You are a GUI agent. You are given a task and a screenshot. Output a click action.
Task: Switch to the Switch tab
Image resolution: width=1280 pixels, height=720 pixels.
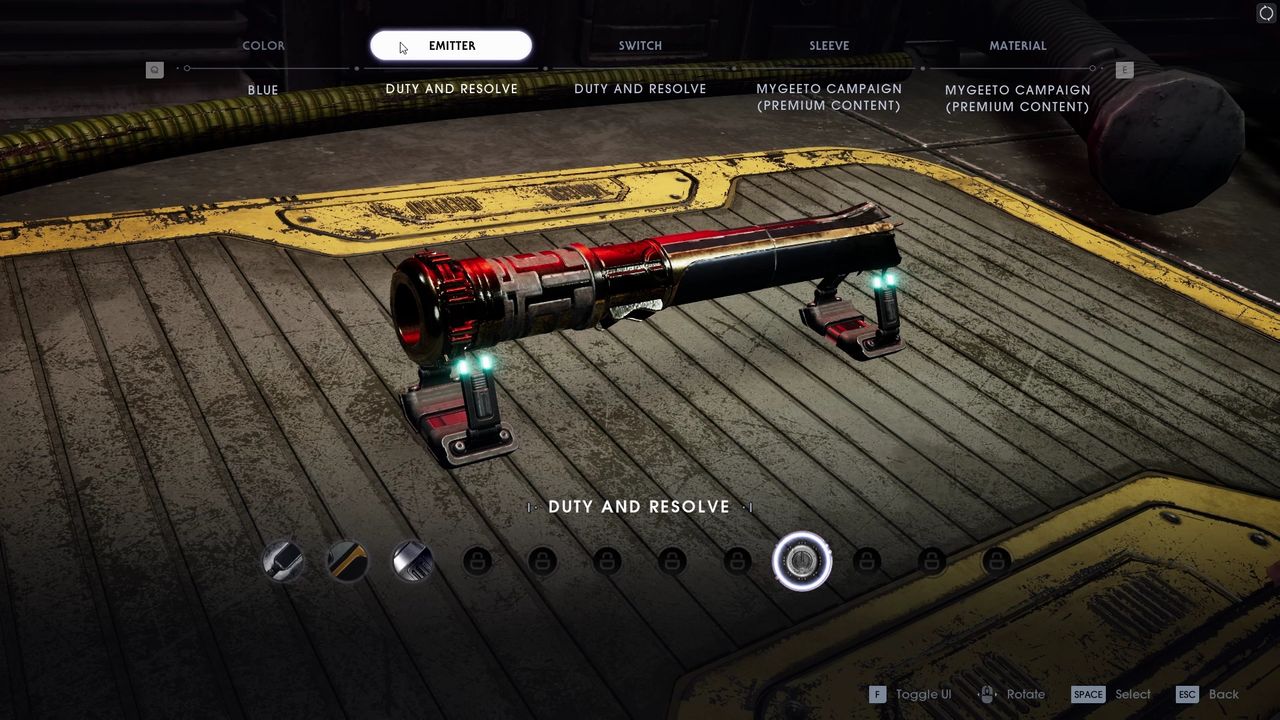[x=640, y=46]
